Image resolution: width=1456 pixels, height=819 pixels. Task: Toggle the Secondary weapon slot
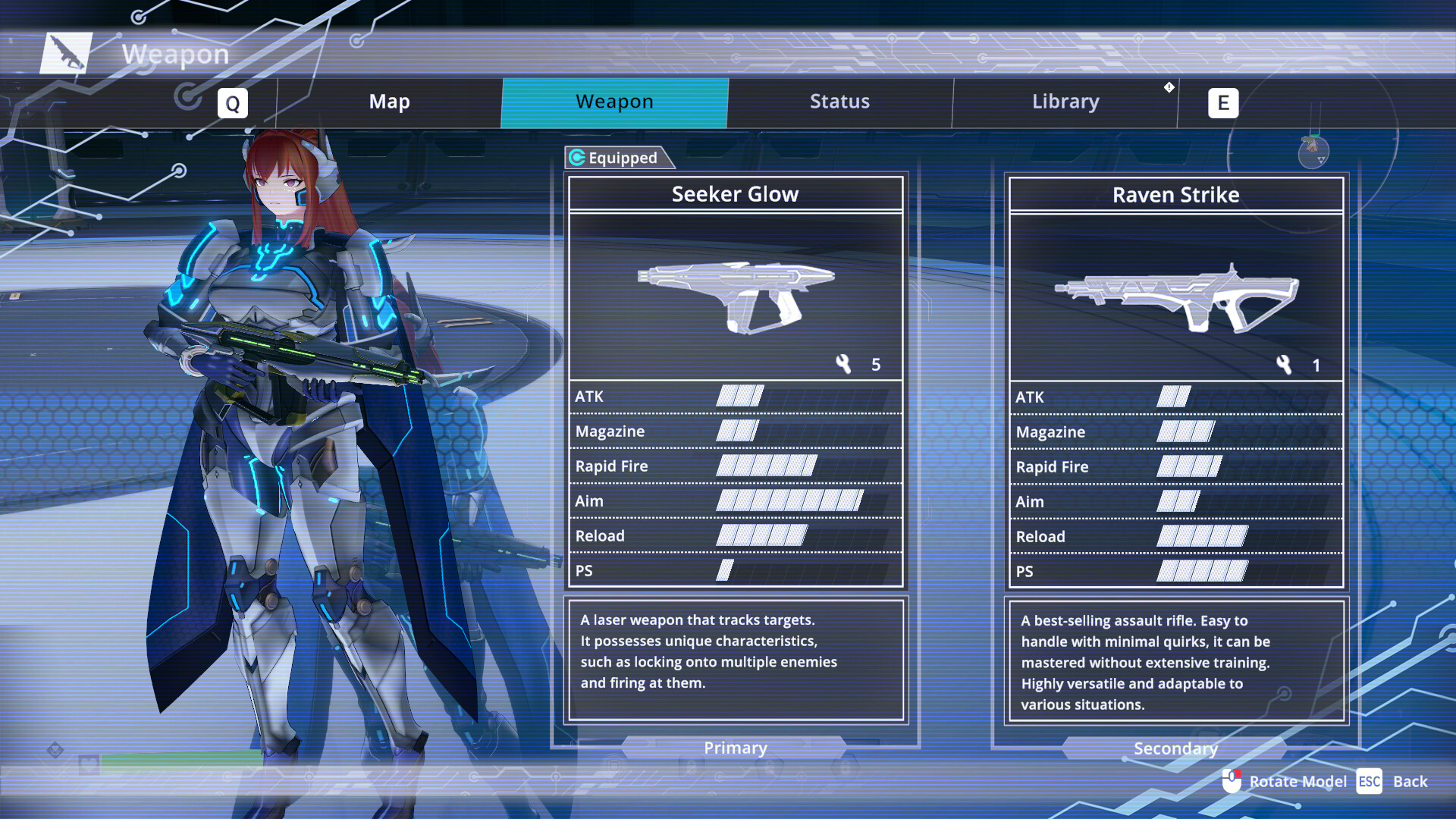[x=1175, y=748]
